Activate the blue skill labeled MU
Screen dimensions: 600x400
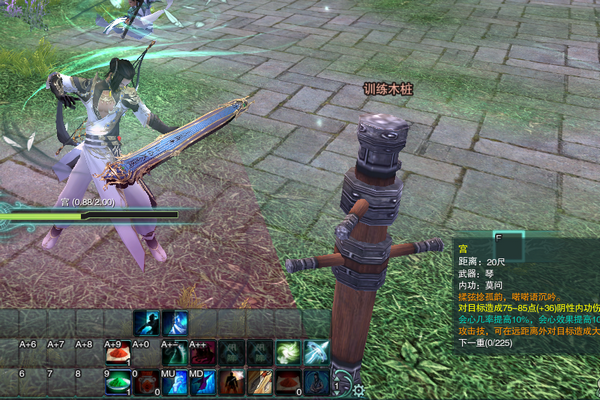[x=174, y=383]
